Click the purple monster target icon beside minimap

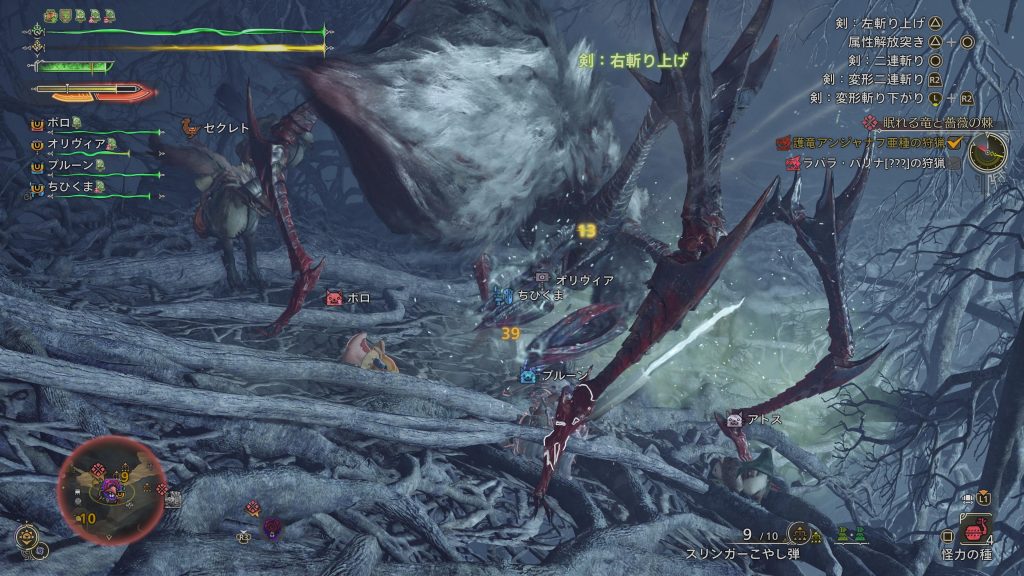click(271, 525)
